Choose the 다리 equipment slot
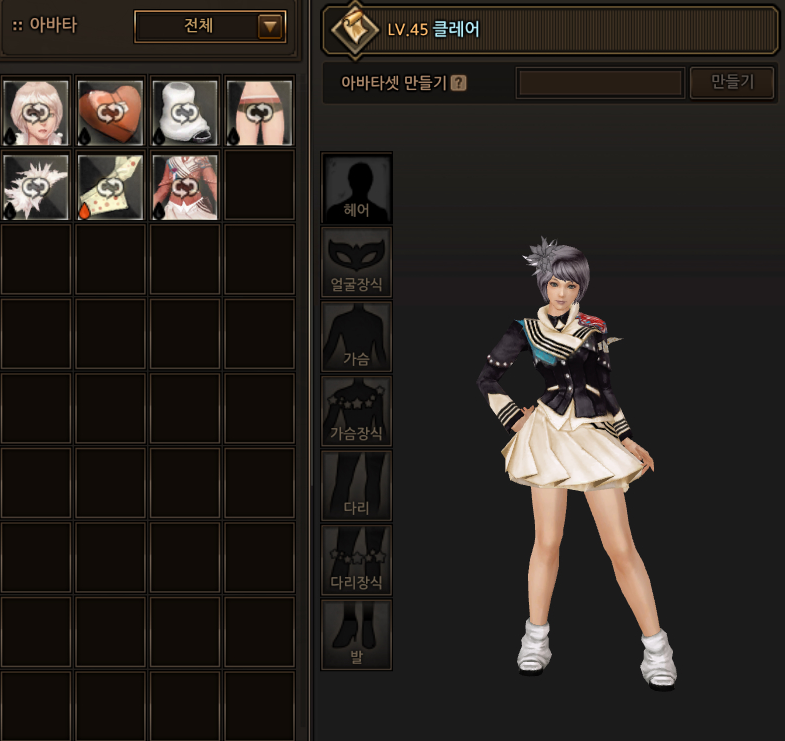This screenshot has width=785, height=741. coord(356,486)
